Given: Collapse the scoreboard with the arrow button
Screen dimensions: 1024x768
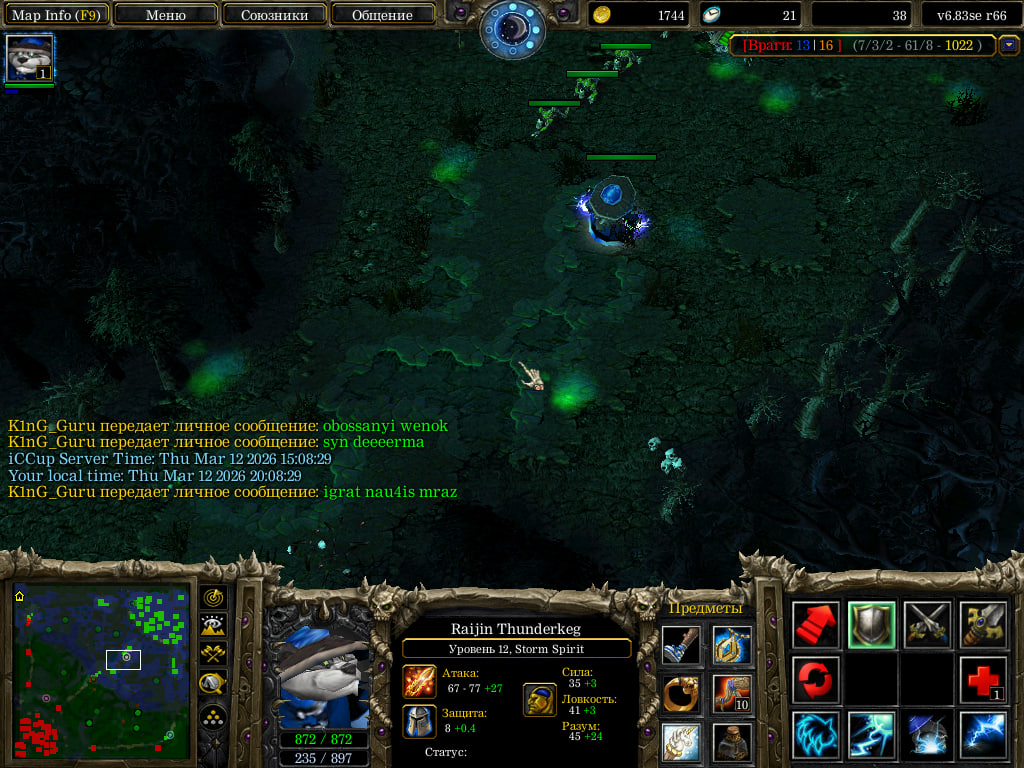Looking at the screenshot, I should [x=1009, y=45].
